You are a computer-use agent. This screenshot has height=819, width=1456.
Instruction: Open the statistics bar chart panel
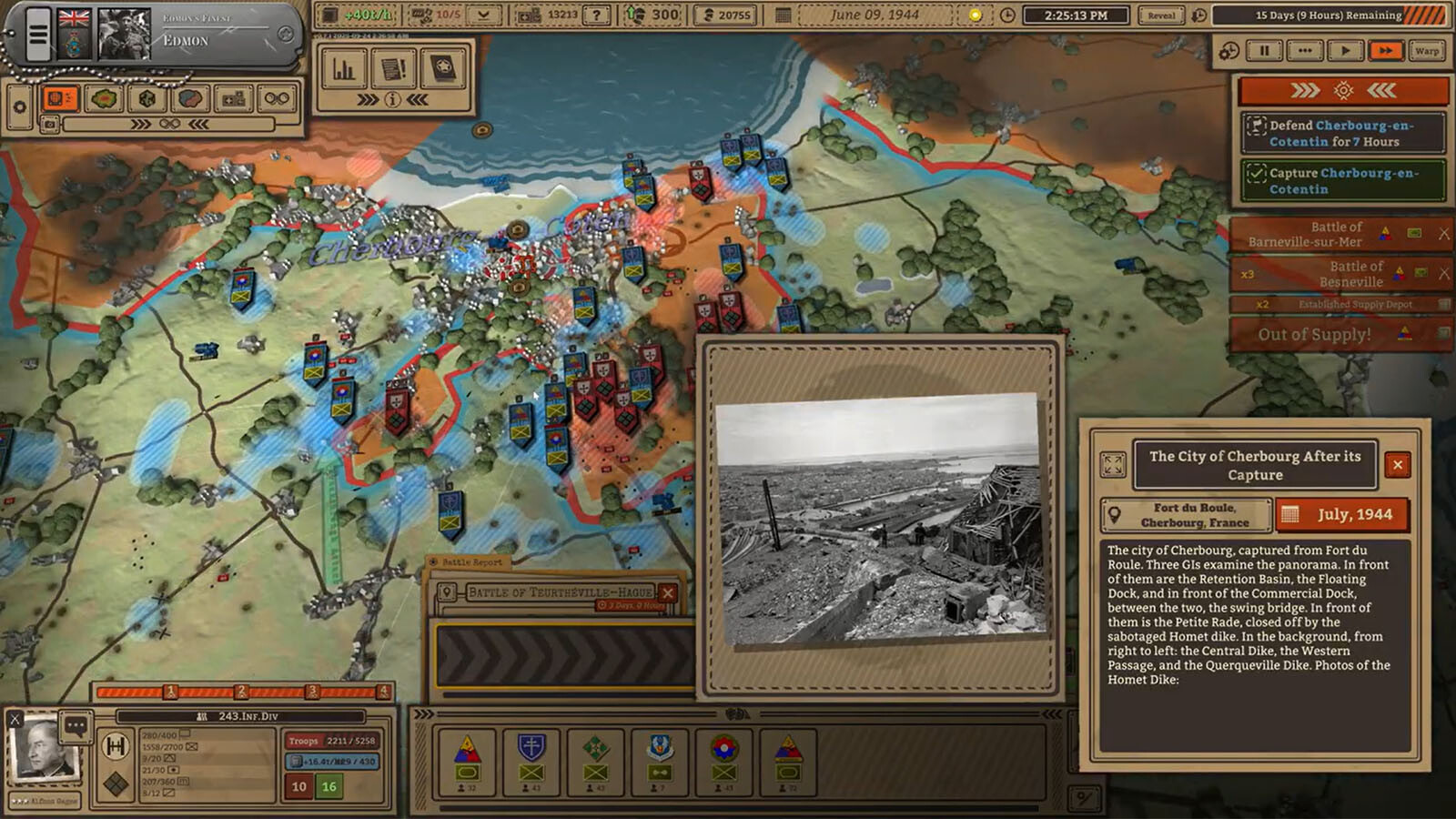[344, 69]
